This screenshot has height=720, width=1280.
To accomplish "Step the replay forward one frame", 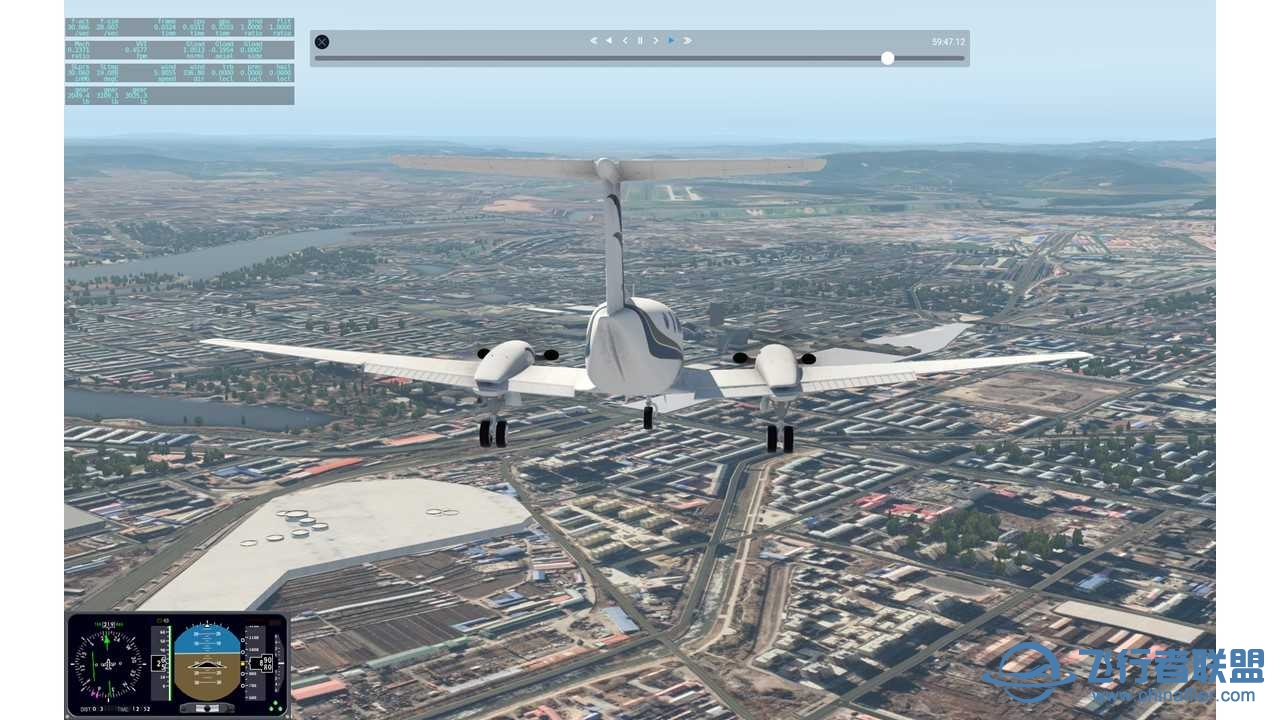I will [655, 40].
